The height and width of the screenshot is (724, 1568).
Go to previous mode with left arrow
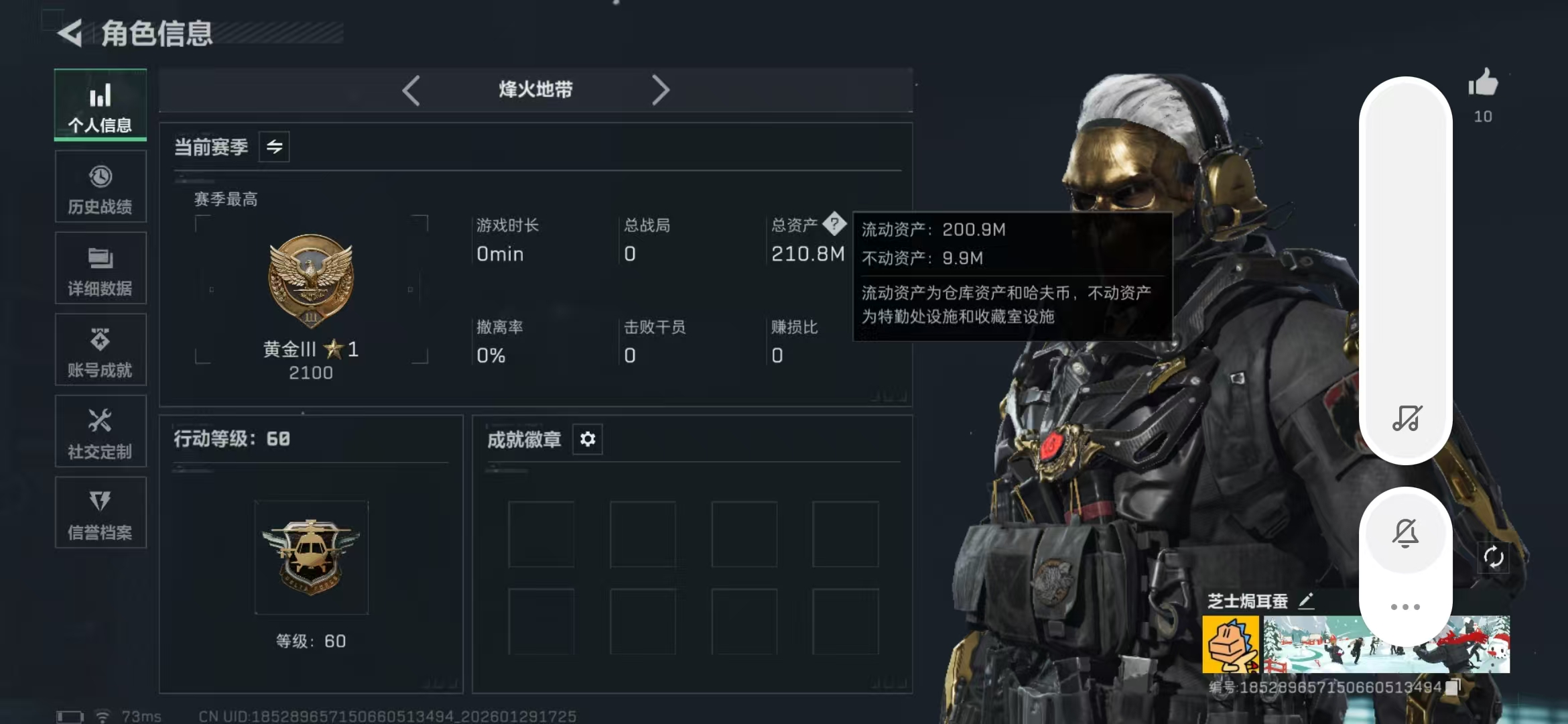tap(412, 89)
